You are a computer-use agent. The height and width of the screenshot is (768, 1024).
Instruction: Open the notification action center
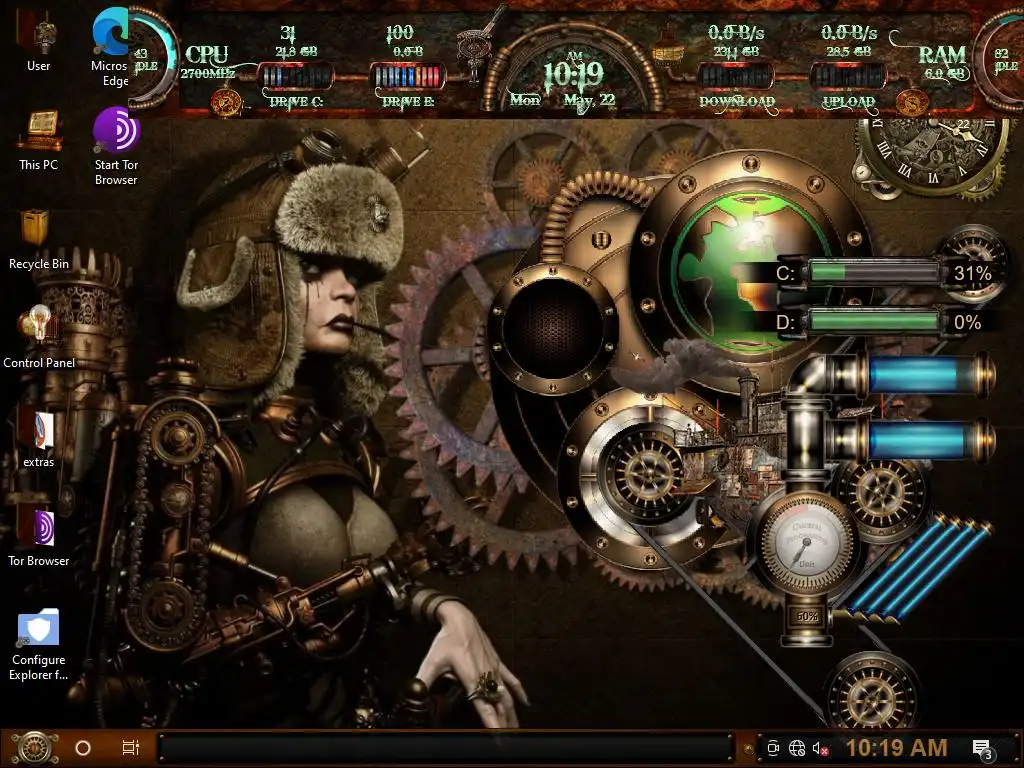pyautogui.click(x=982, y=748)
